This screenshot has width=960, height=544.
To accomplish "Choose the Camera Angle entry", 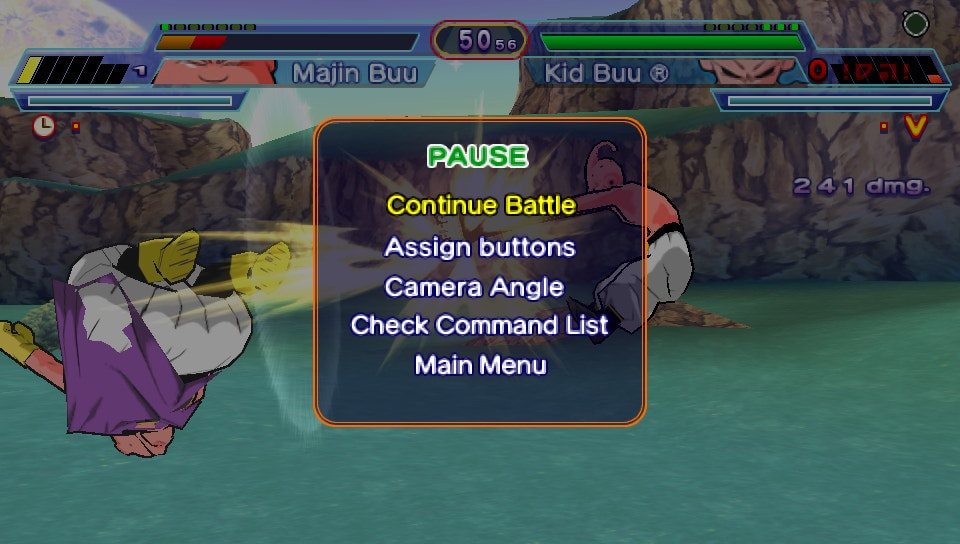I will point(474,287).
